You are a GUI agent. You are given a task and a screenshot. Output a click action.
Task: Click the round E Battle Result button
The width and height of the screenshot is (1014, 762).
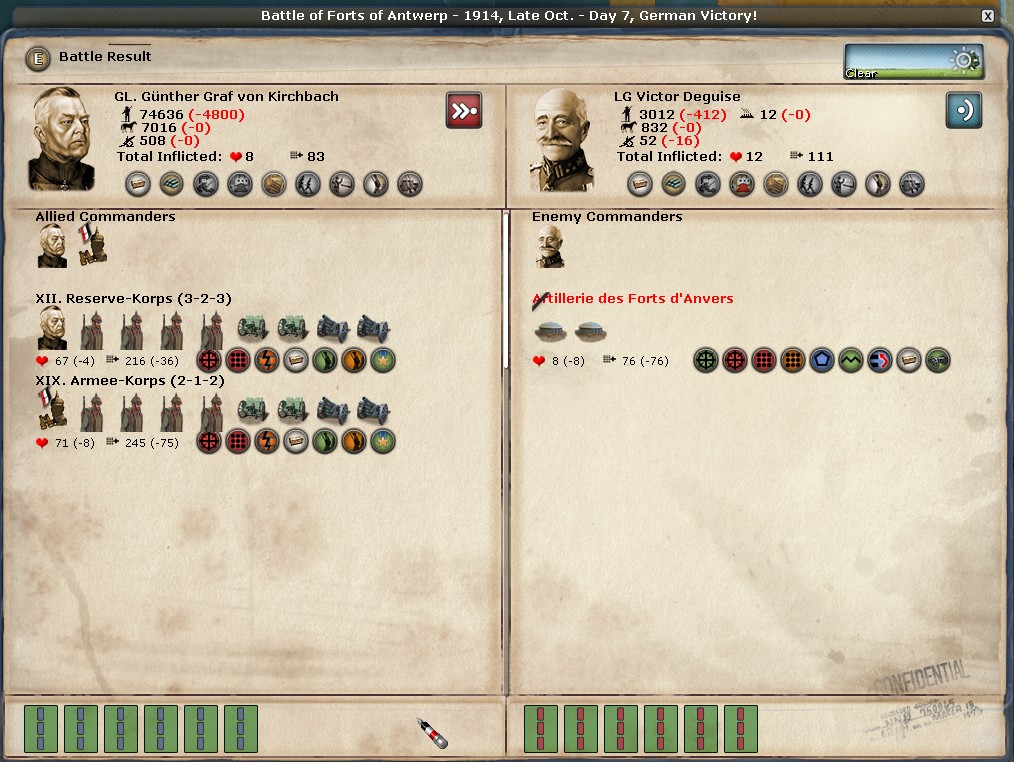[x=38, y=58]
